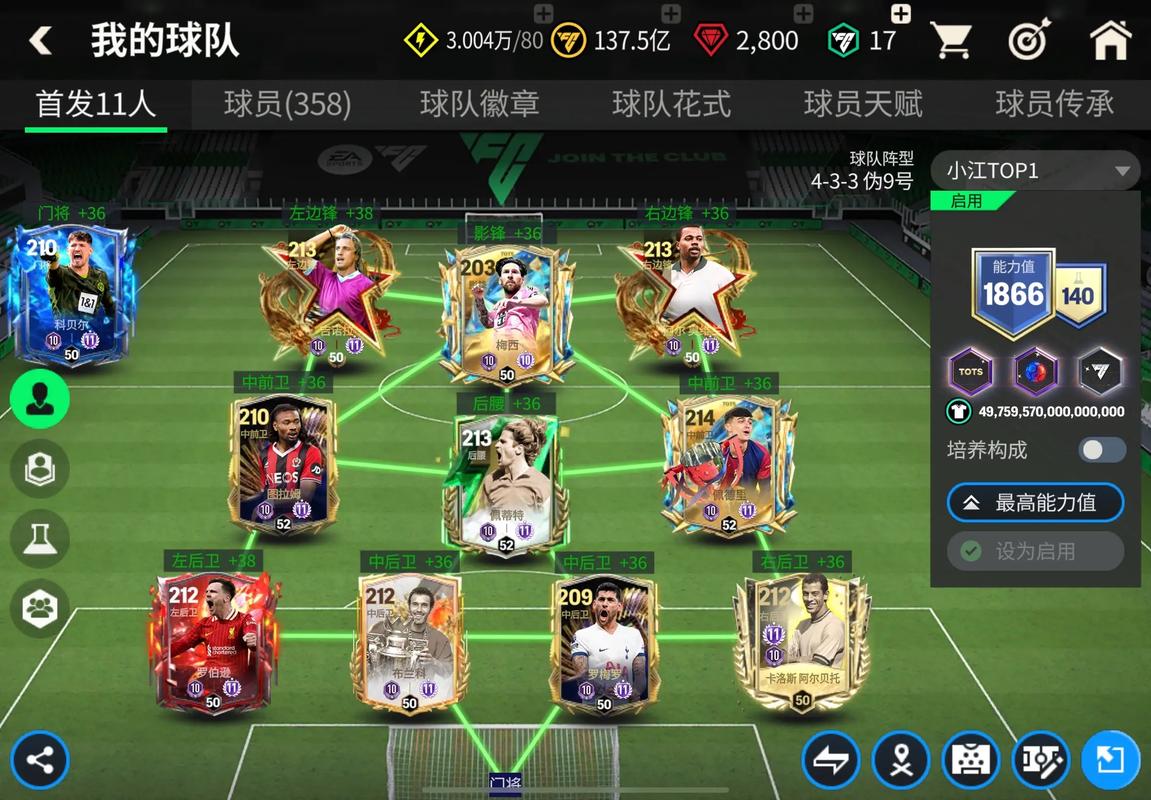Viewport: 1151px width, 800px height.
Task: Add more gems with the plus icon
Action: (x=802, y=14)
